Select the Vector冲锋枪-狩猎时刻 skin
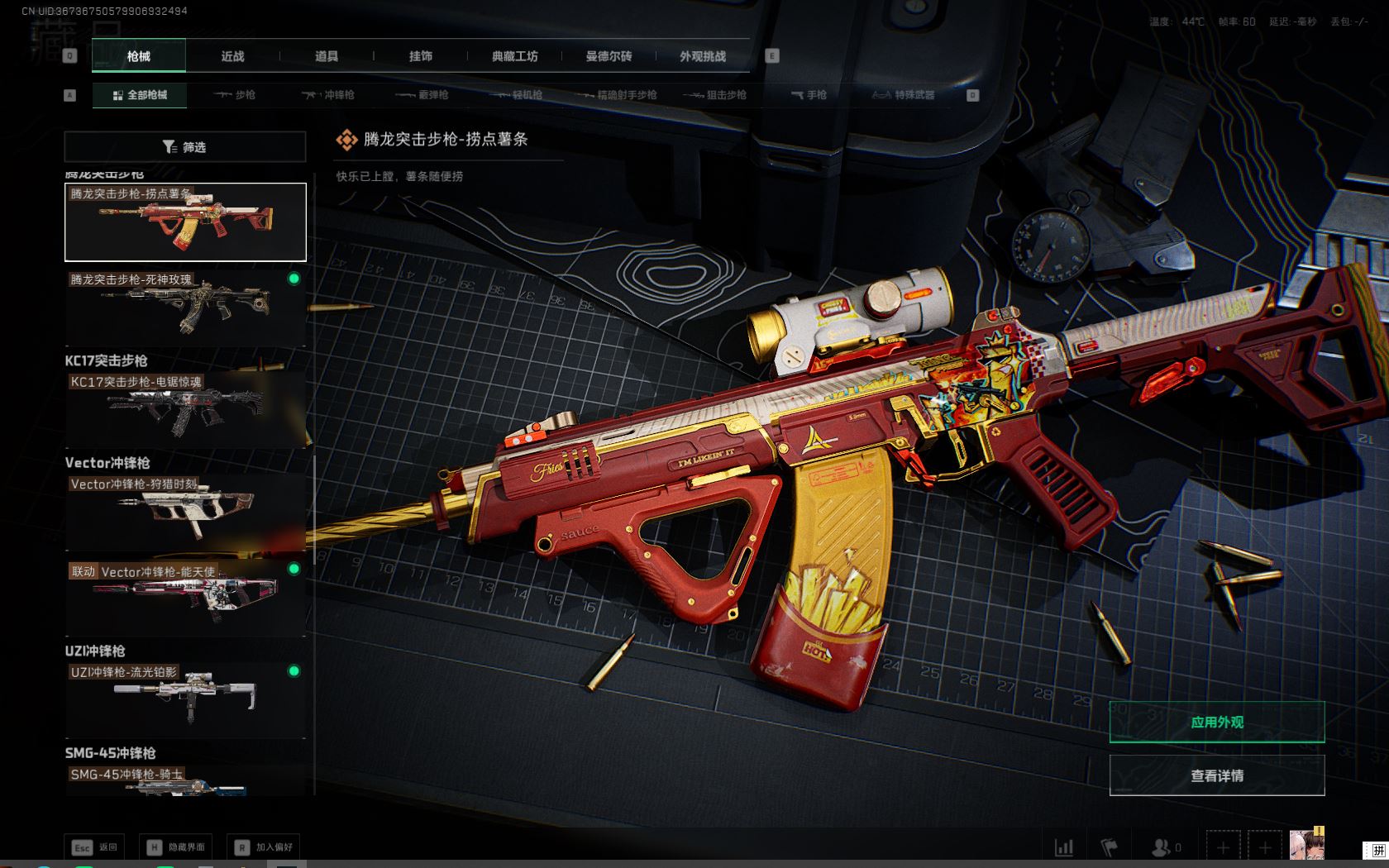1389x868 pixels. [185, 511]
